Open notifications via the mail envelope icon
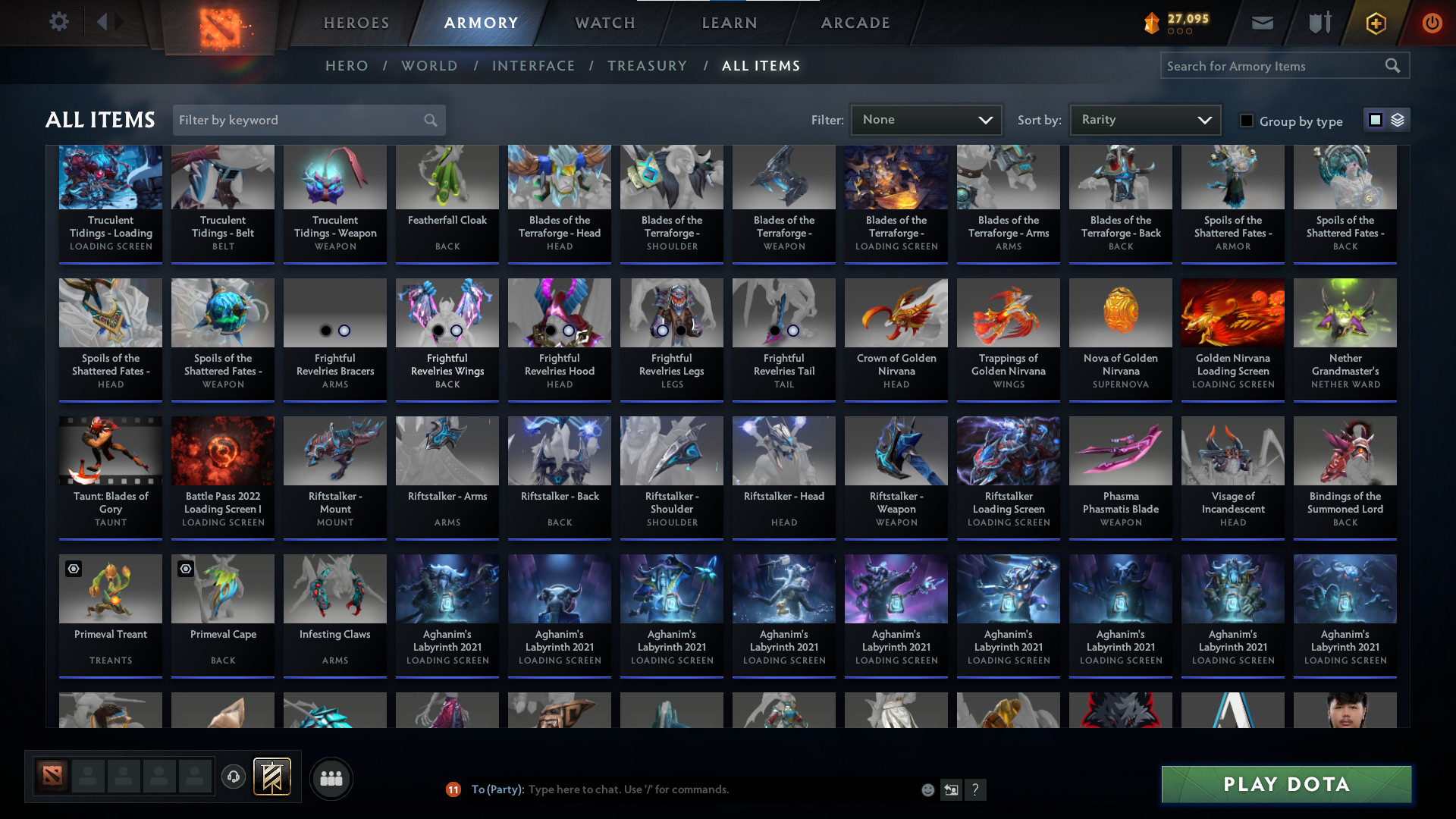 1262,23
